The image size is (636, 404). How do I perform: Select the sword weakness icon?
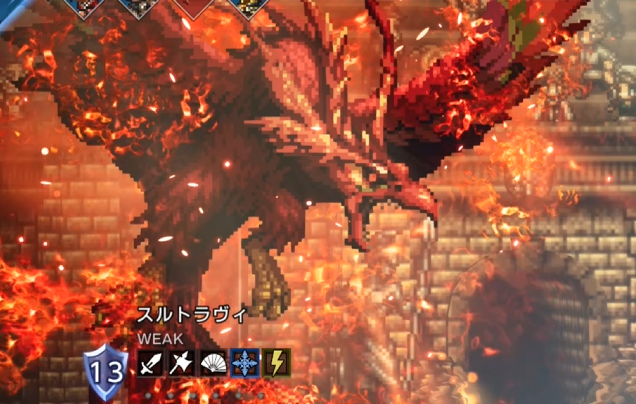pos(152,362)
